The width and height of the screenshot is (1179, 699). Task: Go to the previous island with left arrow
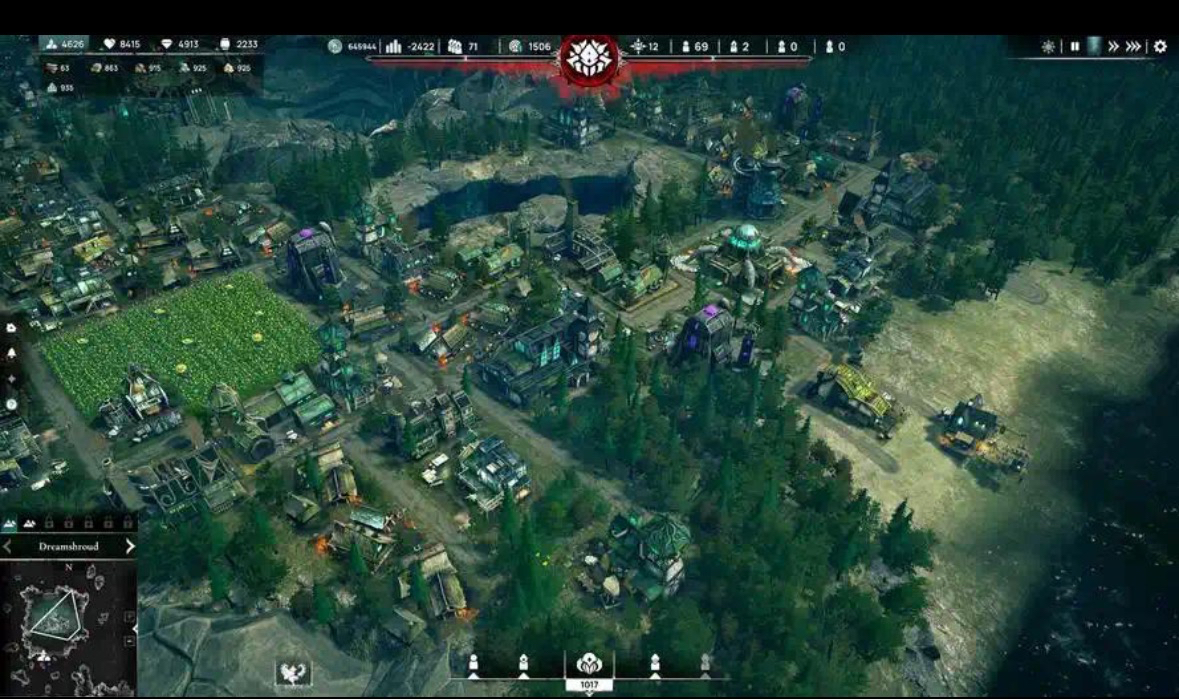tap(8, 547)
